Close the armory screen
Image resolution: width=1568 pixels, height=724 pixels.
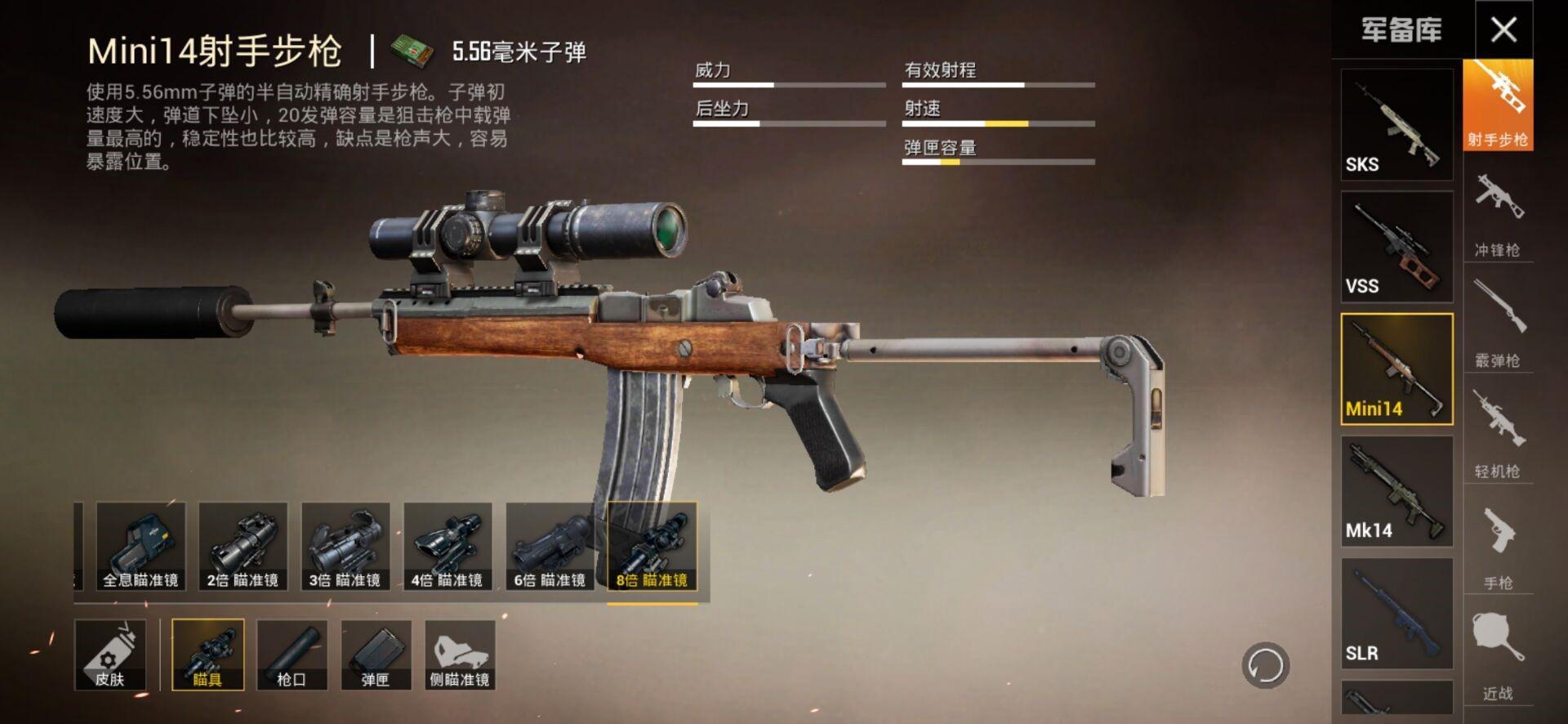(x=1503, y=30)
